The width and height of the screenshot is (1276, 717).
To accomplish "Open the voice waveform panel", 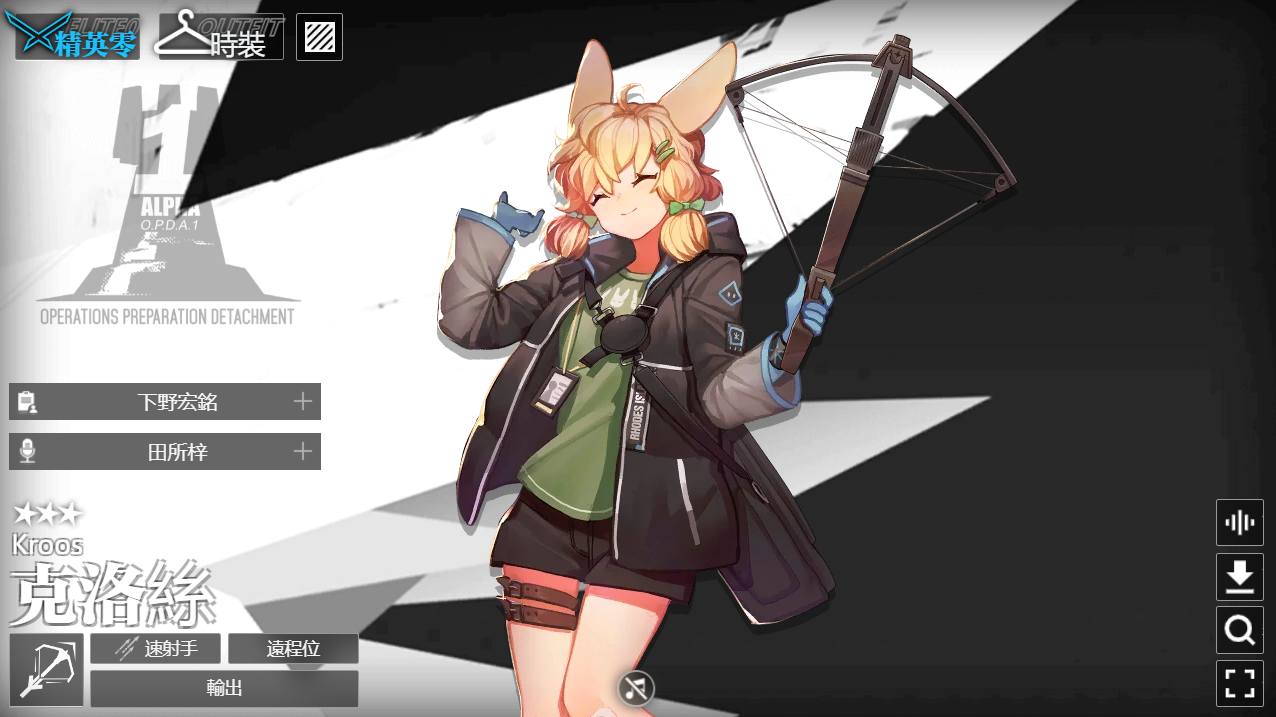I will point(1240,522).
